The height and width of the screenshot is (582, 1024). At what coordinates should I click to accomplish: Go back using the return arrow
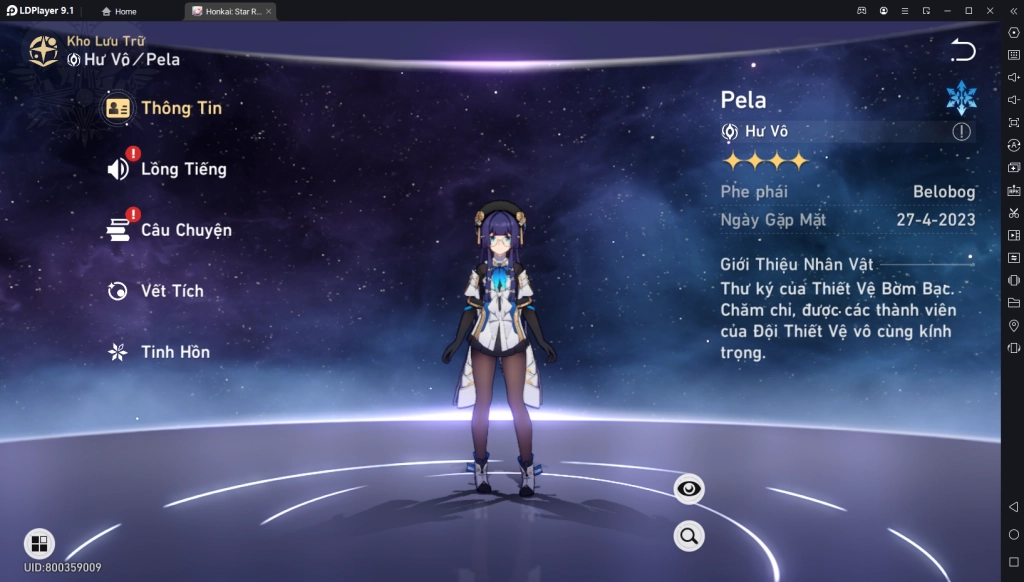click(x=962, y=50)
